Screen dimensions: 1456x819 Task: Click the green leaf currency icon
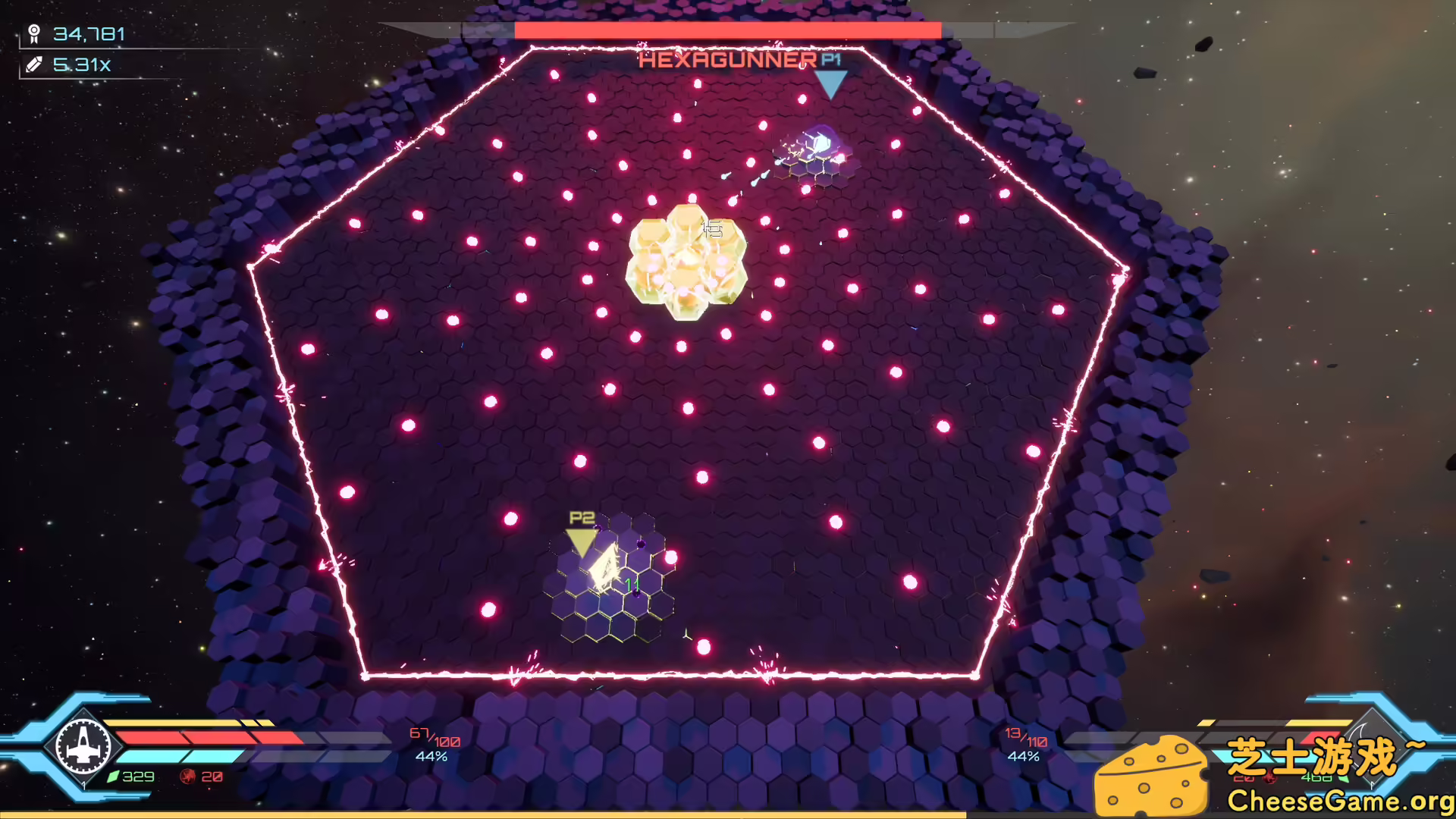point(114,777)
